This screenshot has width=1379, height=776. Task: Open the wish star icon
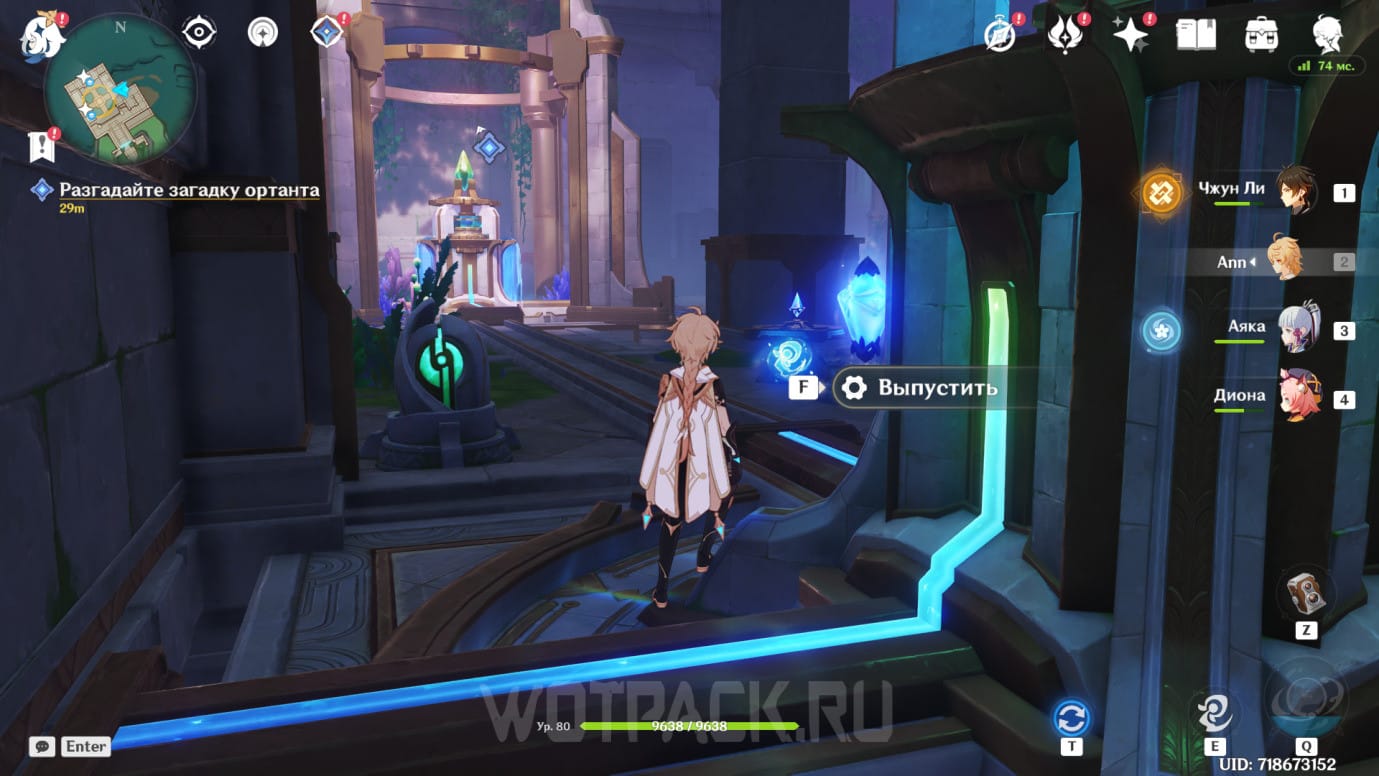click(x=1131, y=35)
